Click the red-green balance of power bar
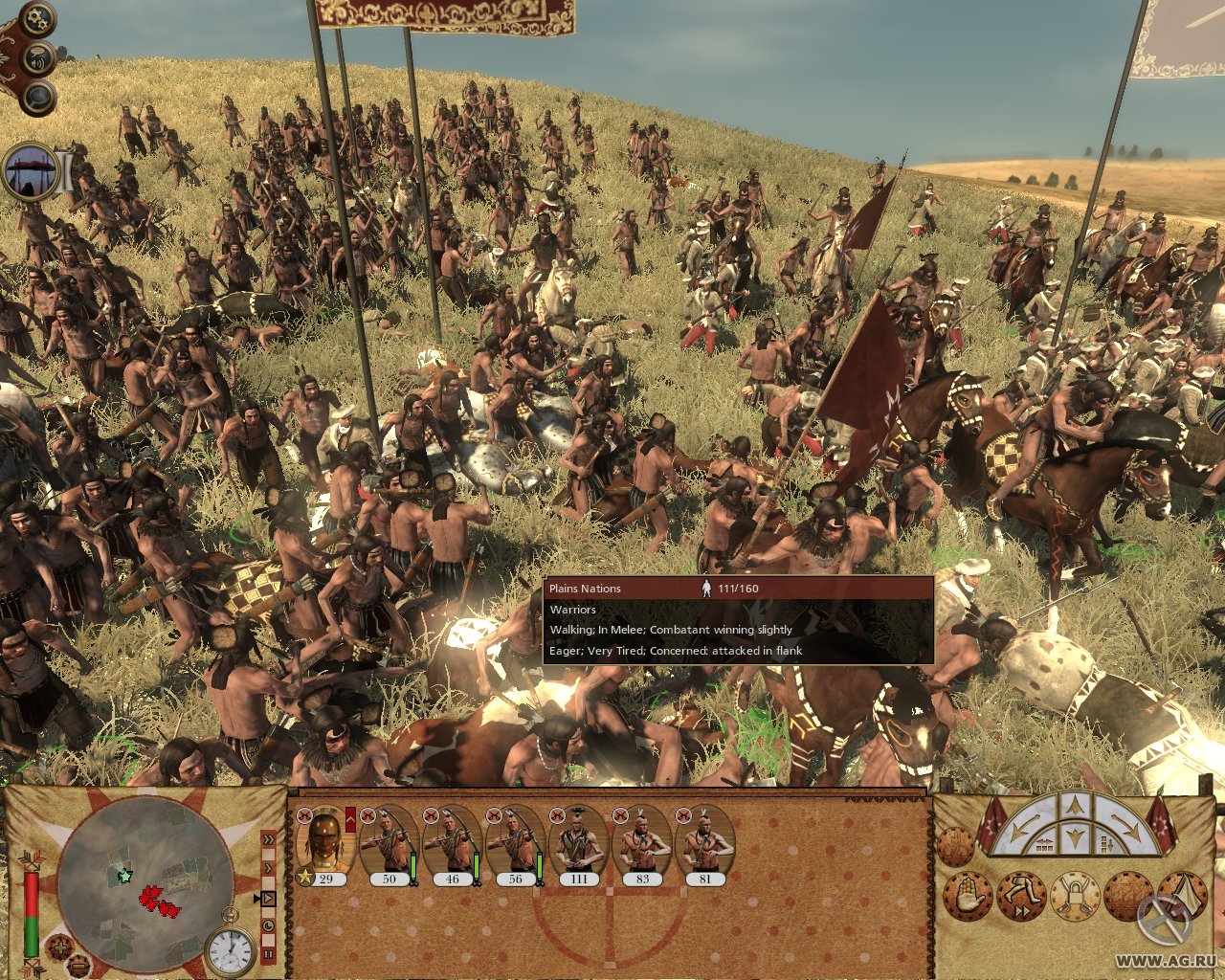 [32, 914]
